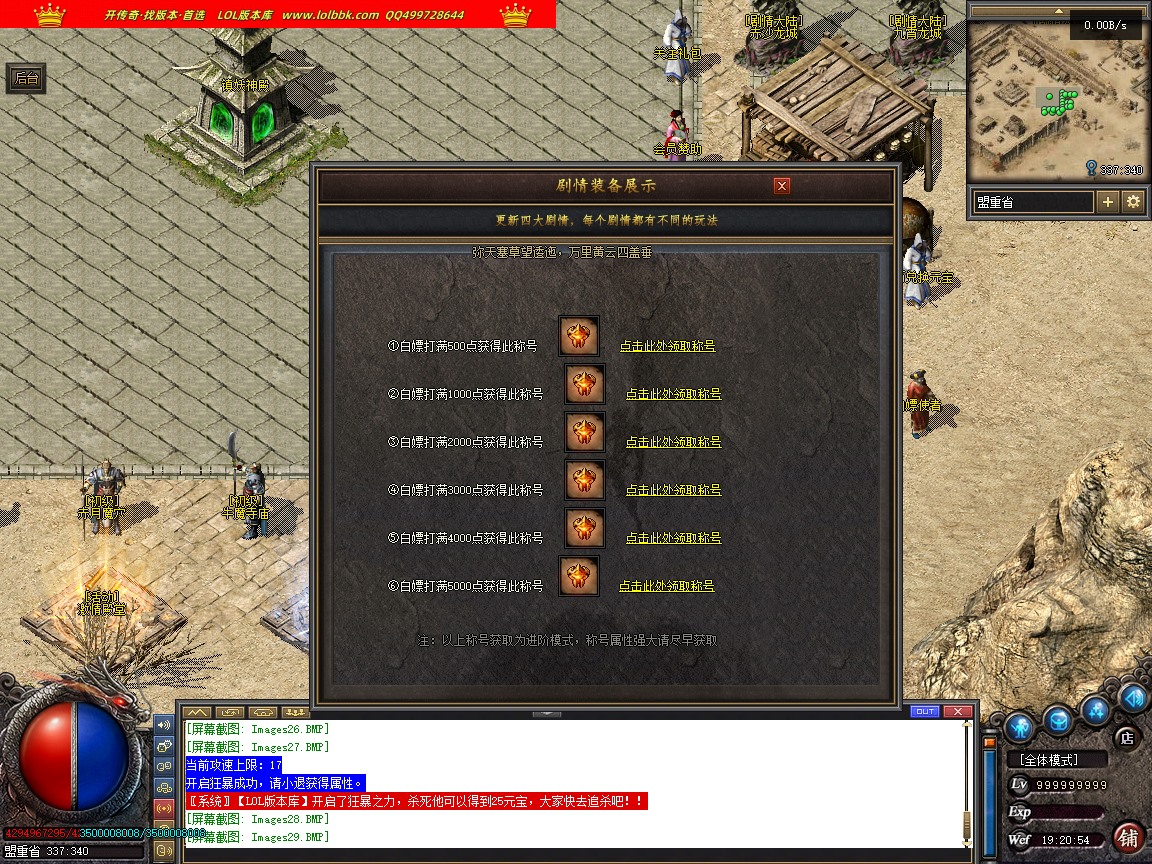
Task: Select the 500-point title emblem icon
Action: tap(579, 337)
